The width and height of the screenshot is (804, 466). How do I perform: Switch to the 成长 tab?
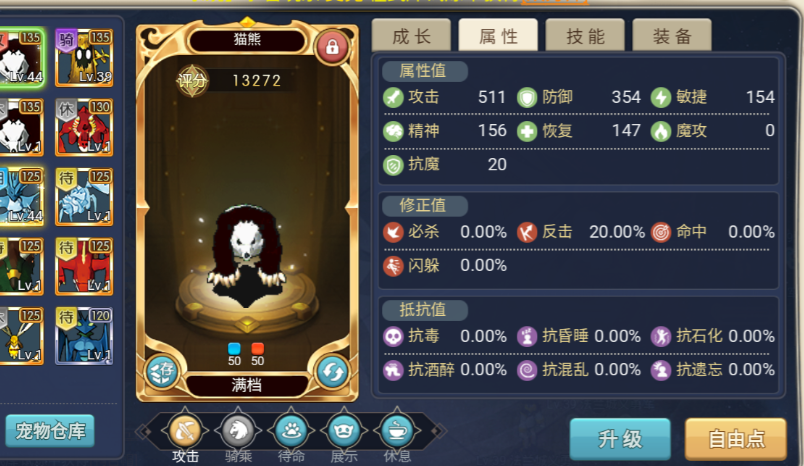pyautogui.click(x=411, y=37)
